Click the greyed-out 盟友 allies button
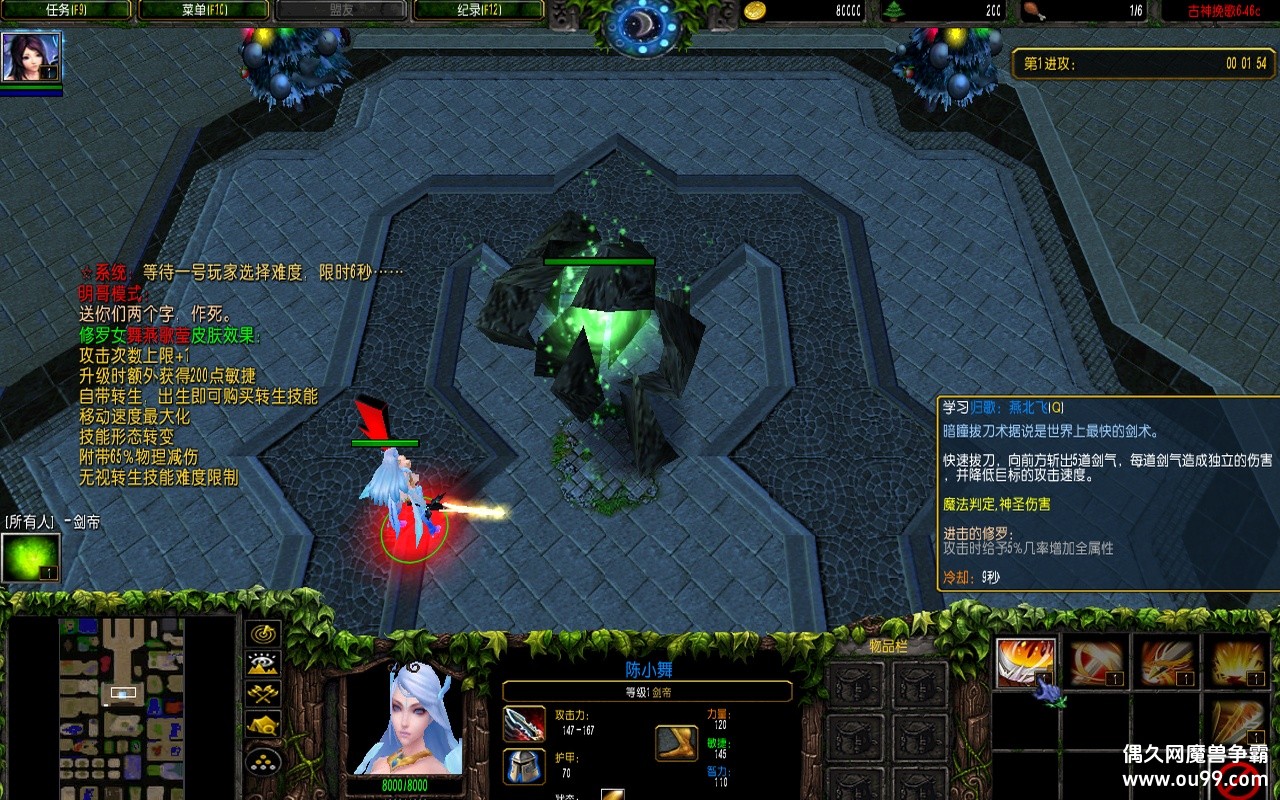Viewport: 1280px width, 800px height. [x=341, y=10]
